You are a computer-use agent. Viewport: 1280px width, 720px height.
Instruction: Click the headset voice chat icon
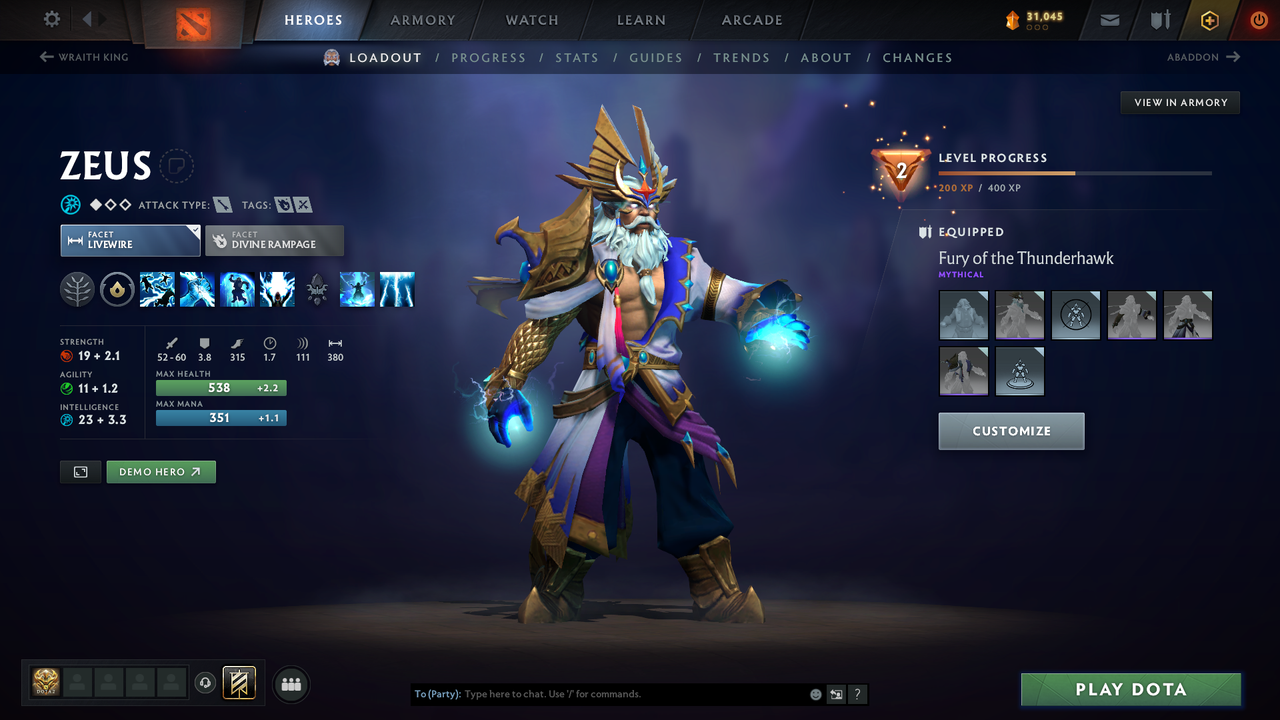(207, 682)
